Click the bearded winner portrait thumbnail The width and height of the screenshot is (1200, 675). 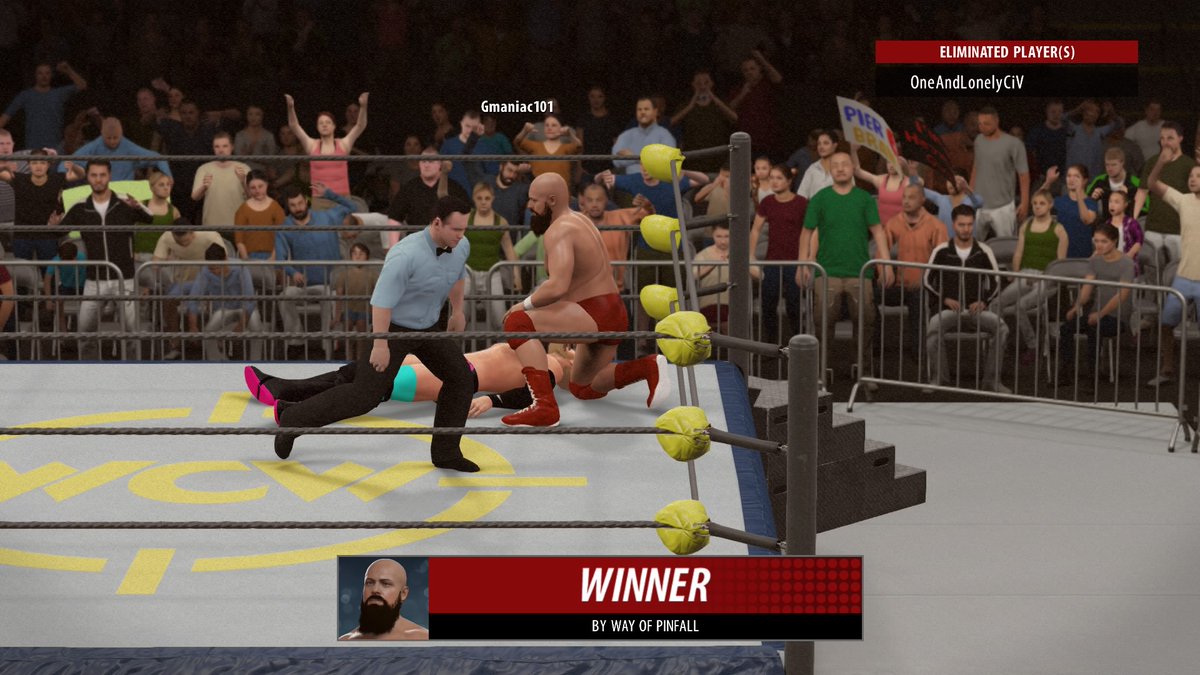pos(384,598)
